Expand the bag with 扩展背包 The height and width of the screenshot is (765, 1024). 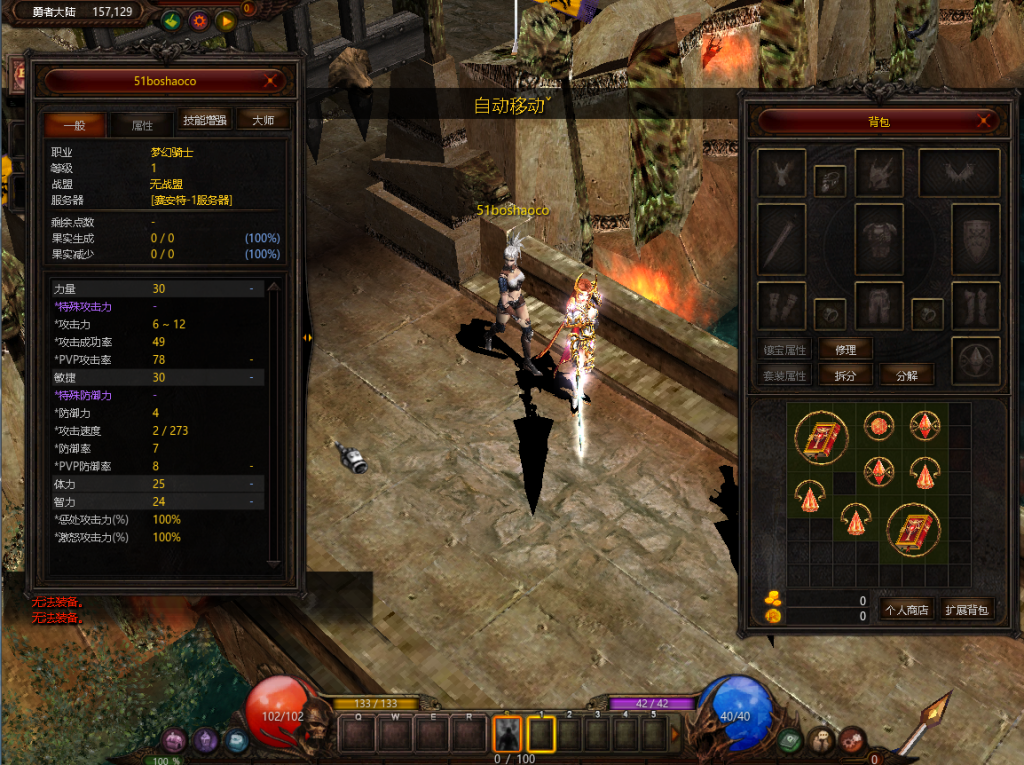point(966,609)
